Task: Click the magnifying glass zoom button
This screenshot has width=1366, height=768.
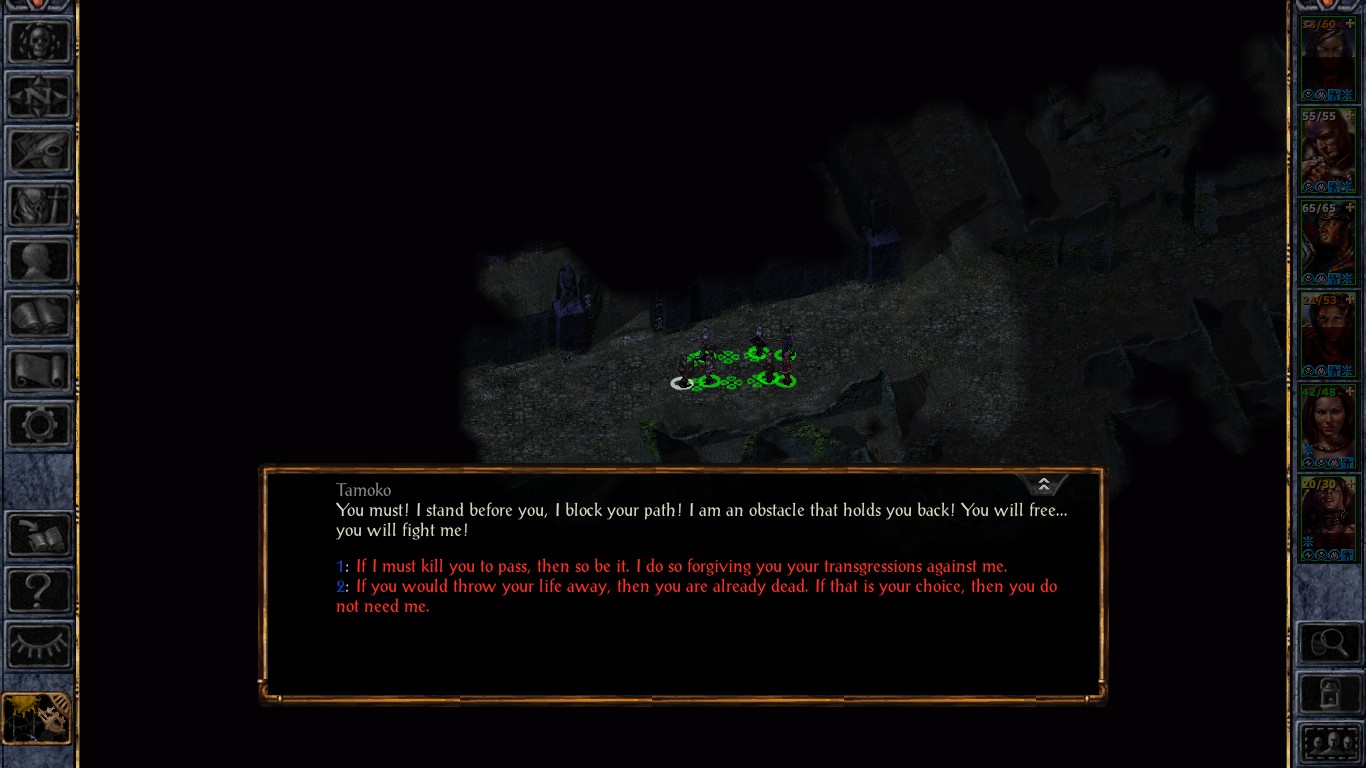Action: 1329,643
